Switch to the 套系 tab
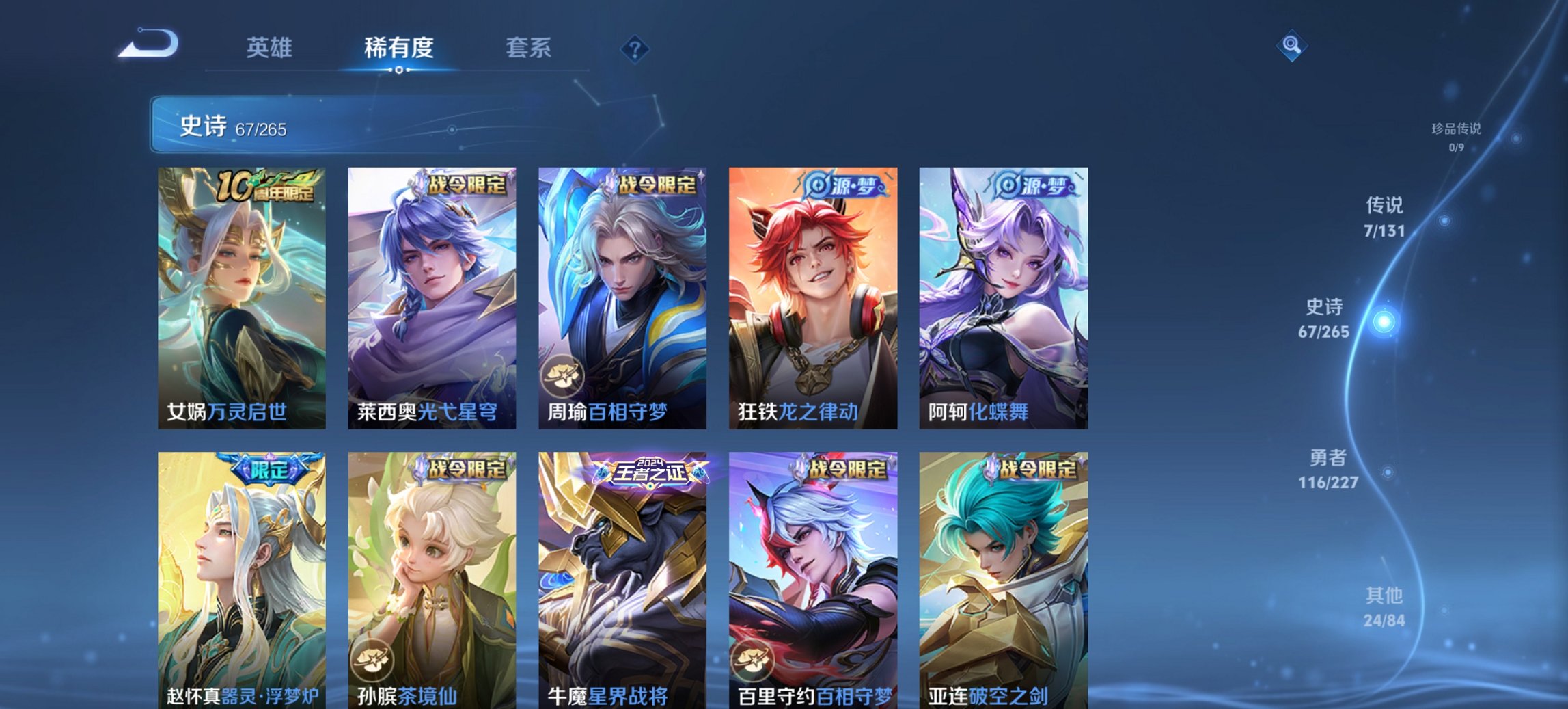The height and width of the screenshot is (709, 1568). [529, 48]
